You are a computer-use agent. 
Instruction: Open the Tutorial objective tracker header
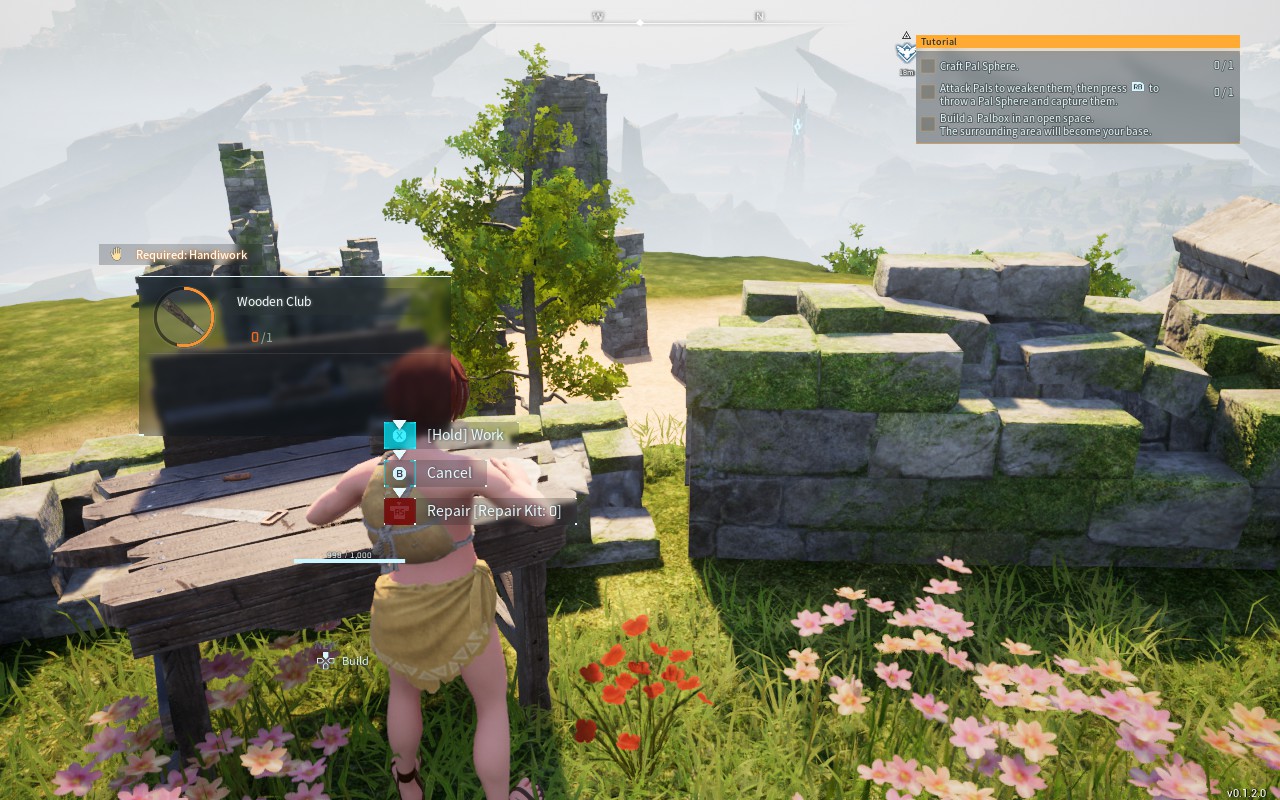[1077, 42]
